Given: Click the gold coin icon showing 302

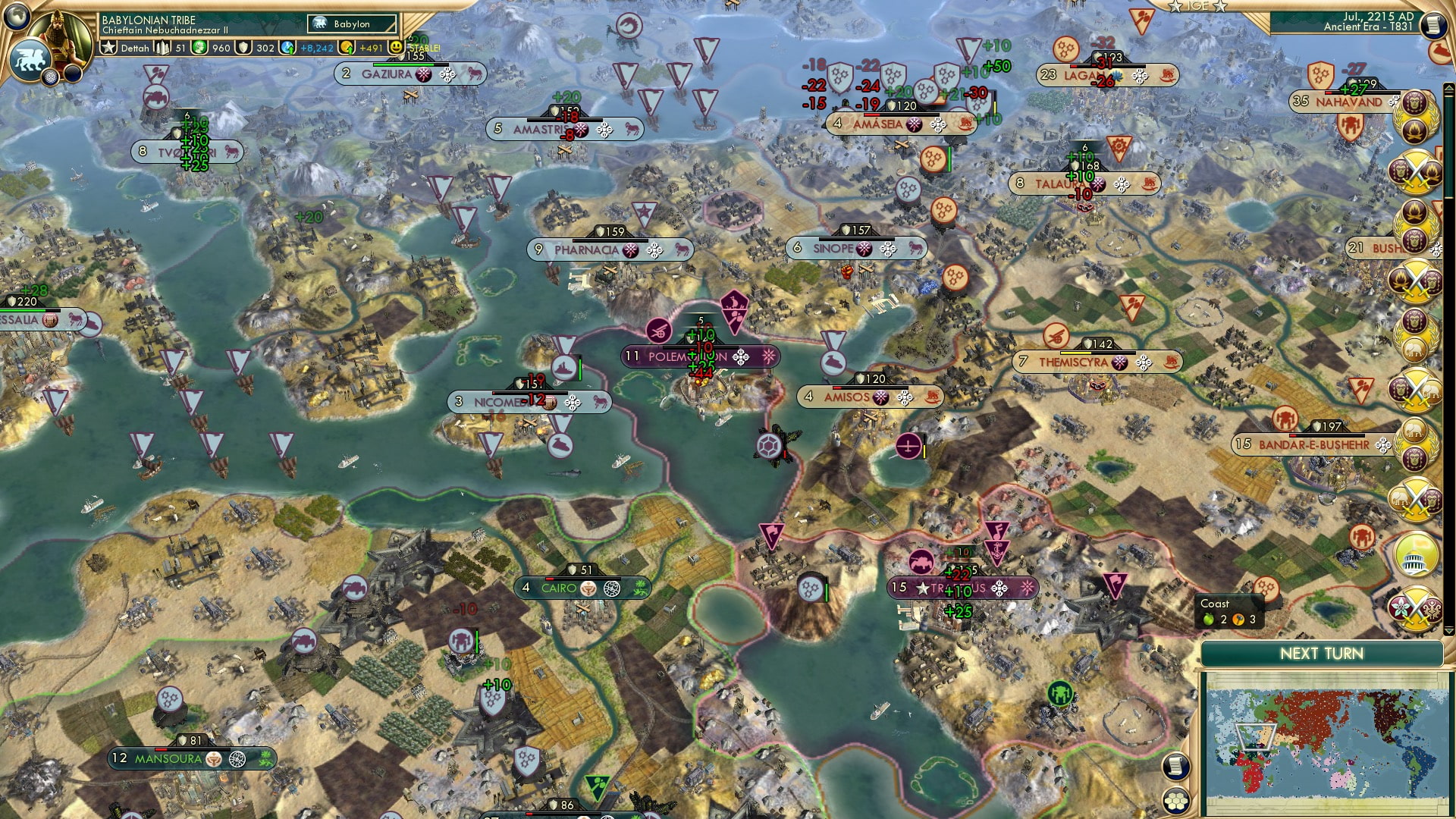Looking at the screenshot, I should coord(243,47).
